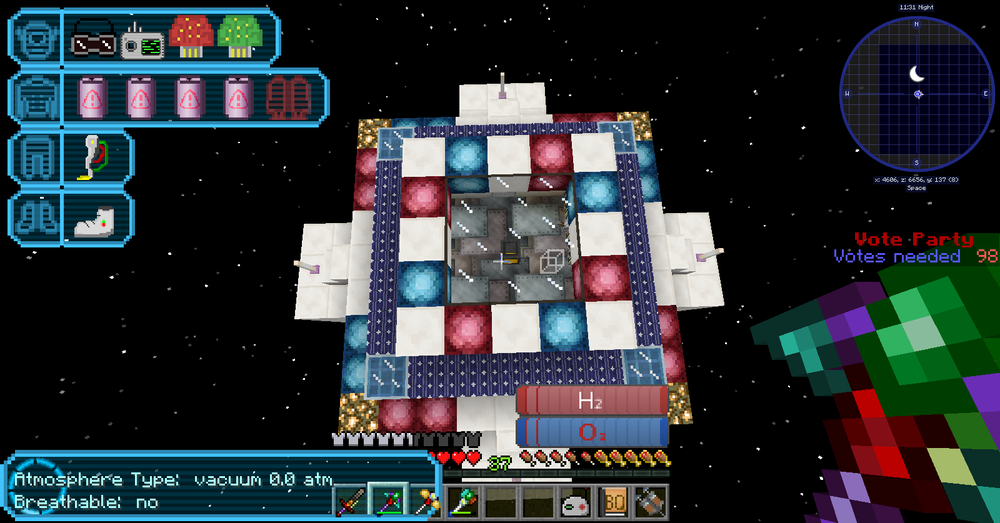This screenshot has width=1000, height=523.
Task: Select the red sword hotbar slot
Action: click(350, 500)
